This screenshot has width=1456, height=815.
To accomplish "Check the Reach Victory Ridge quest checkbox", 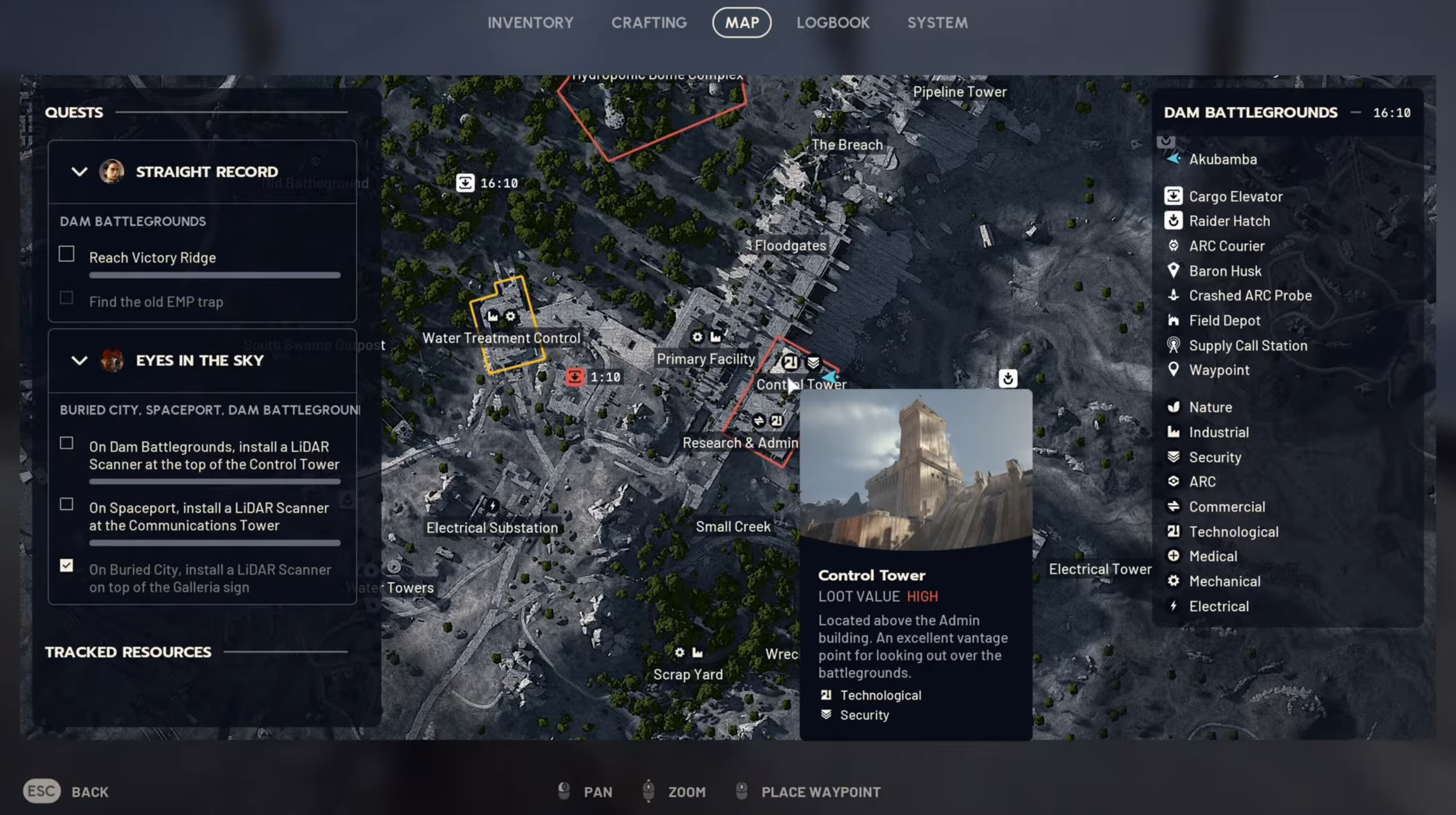I will point(66,254).
